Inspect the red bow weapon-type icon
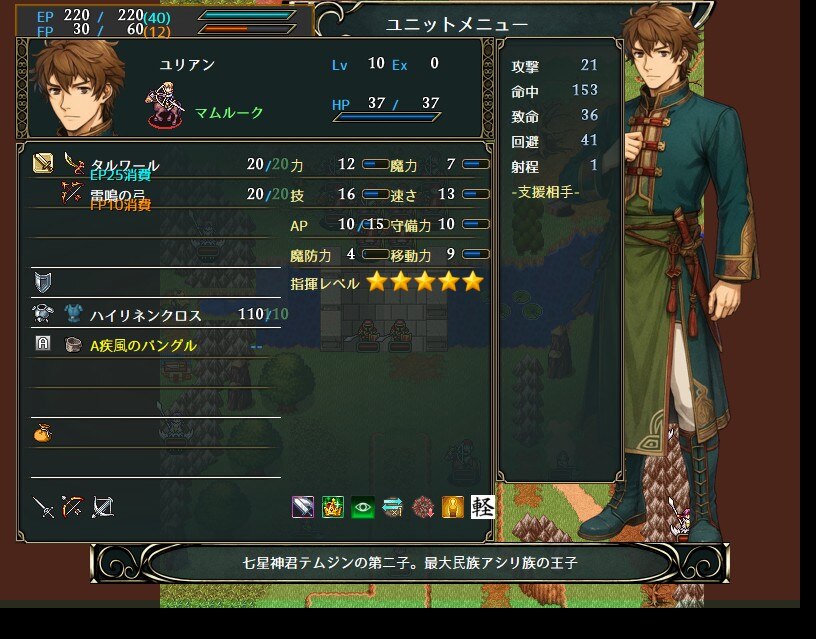 pyautogui.click(x=72, y=507)
